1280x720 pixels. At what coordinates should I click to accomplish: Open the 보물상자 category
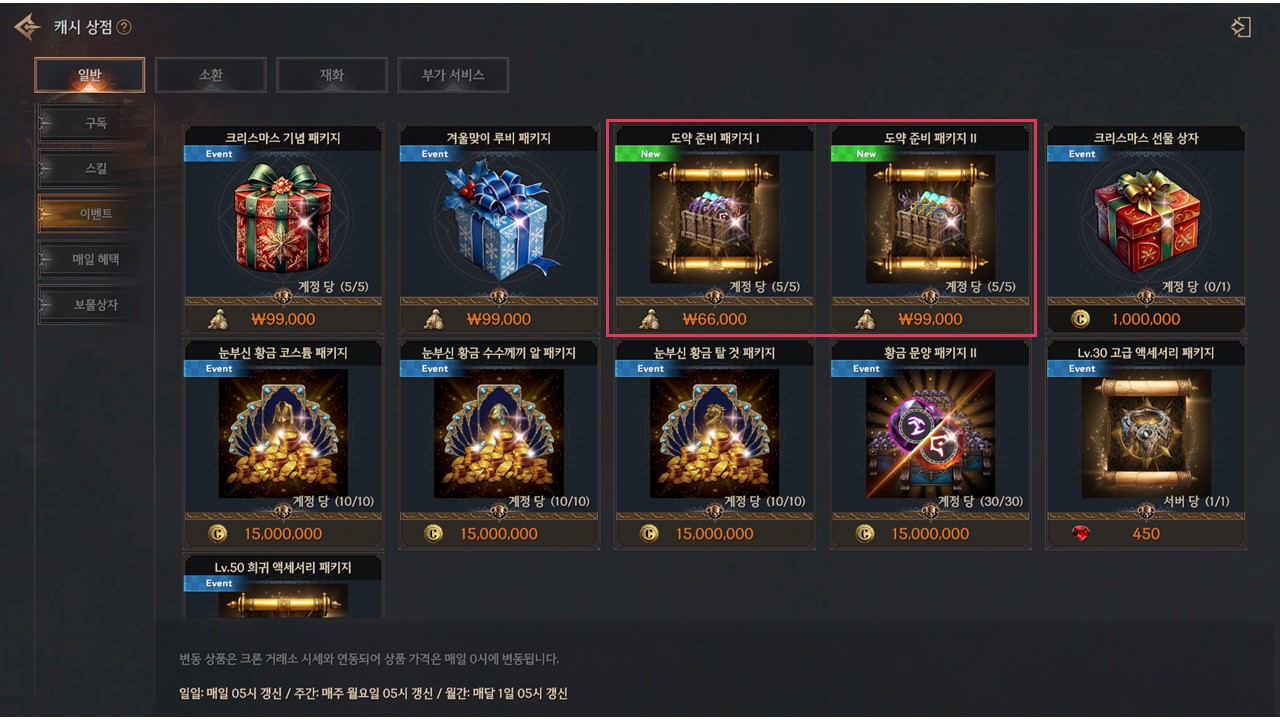point(95,304)
